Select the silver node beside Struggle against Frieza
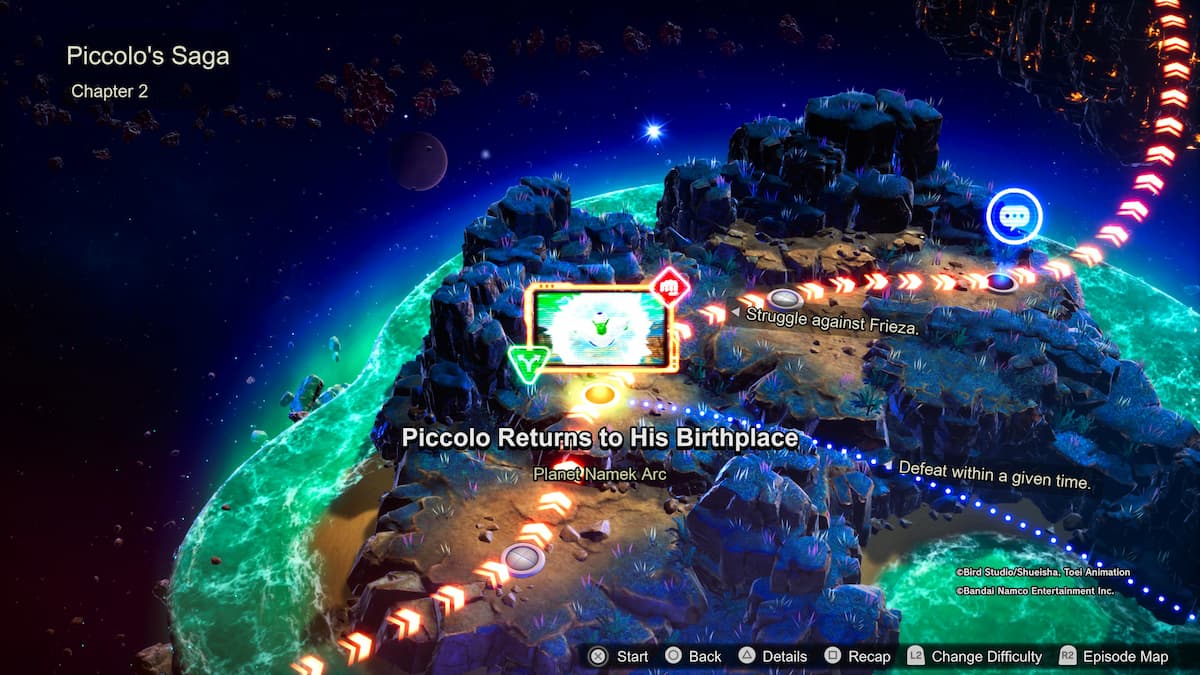The width and height of the screenshot is (1200, 675). 785,298
